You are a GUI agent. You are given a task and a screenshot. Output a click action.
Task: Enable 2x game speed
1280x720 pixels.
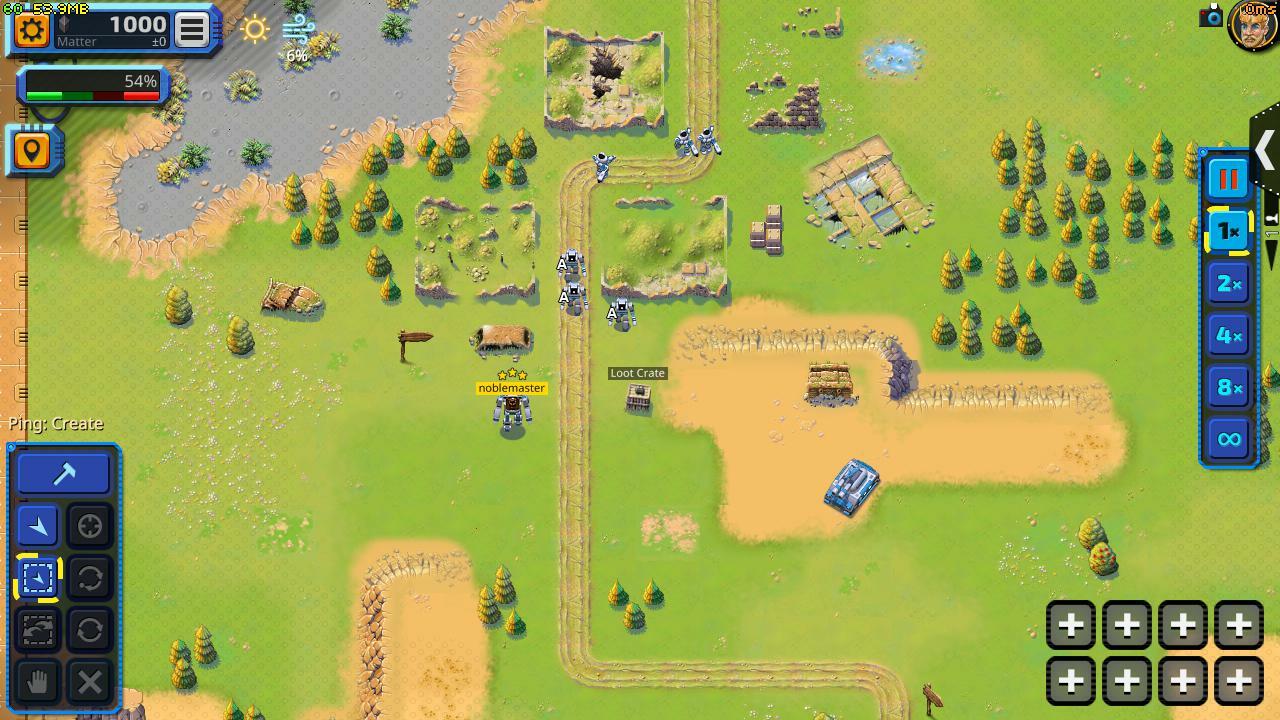click(1227, 283)
